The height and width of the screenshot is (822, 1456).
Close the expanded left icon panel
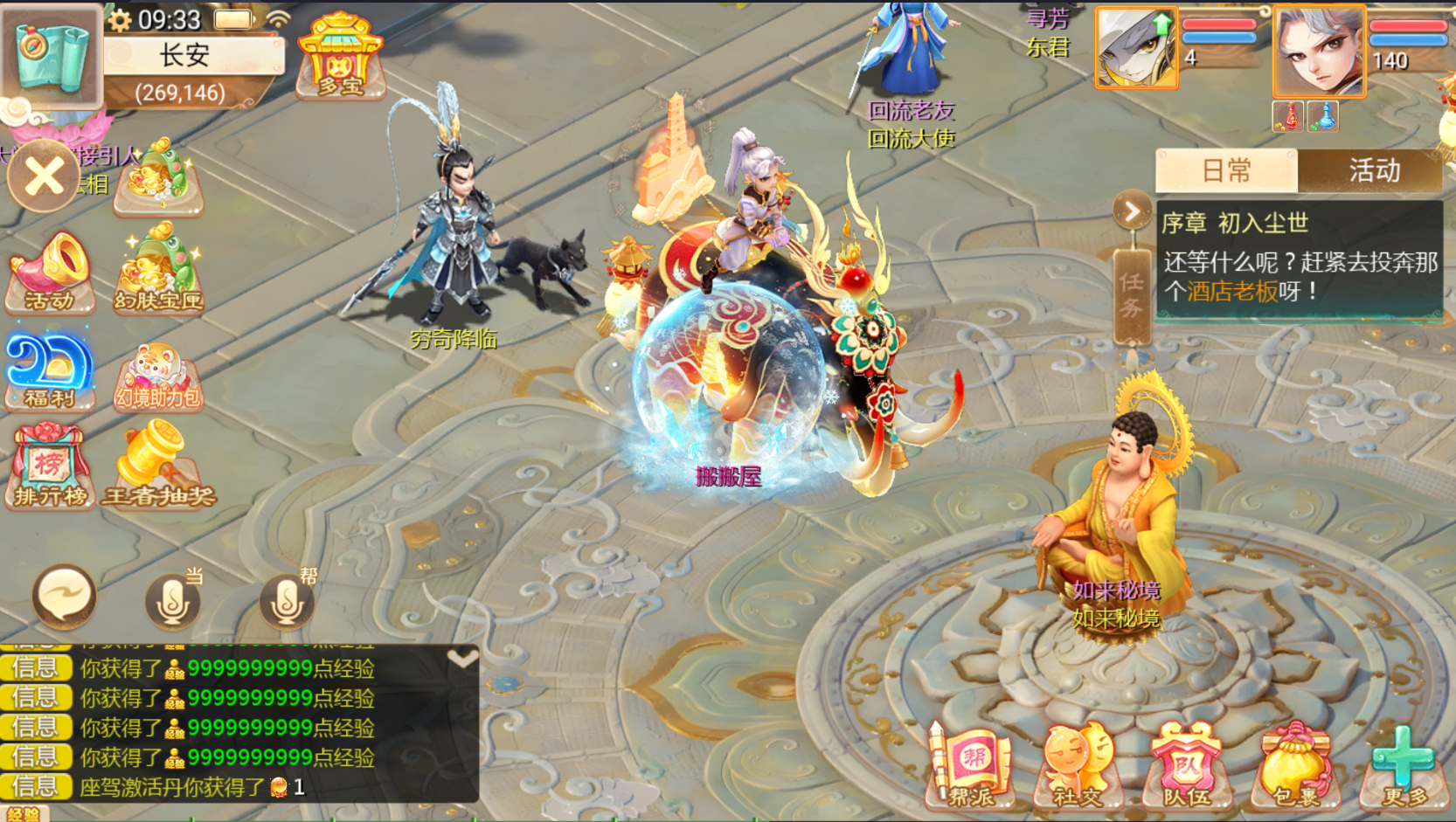44,177
